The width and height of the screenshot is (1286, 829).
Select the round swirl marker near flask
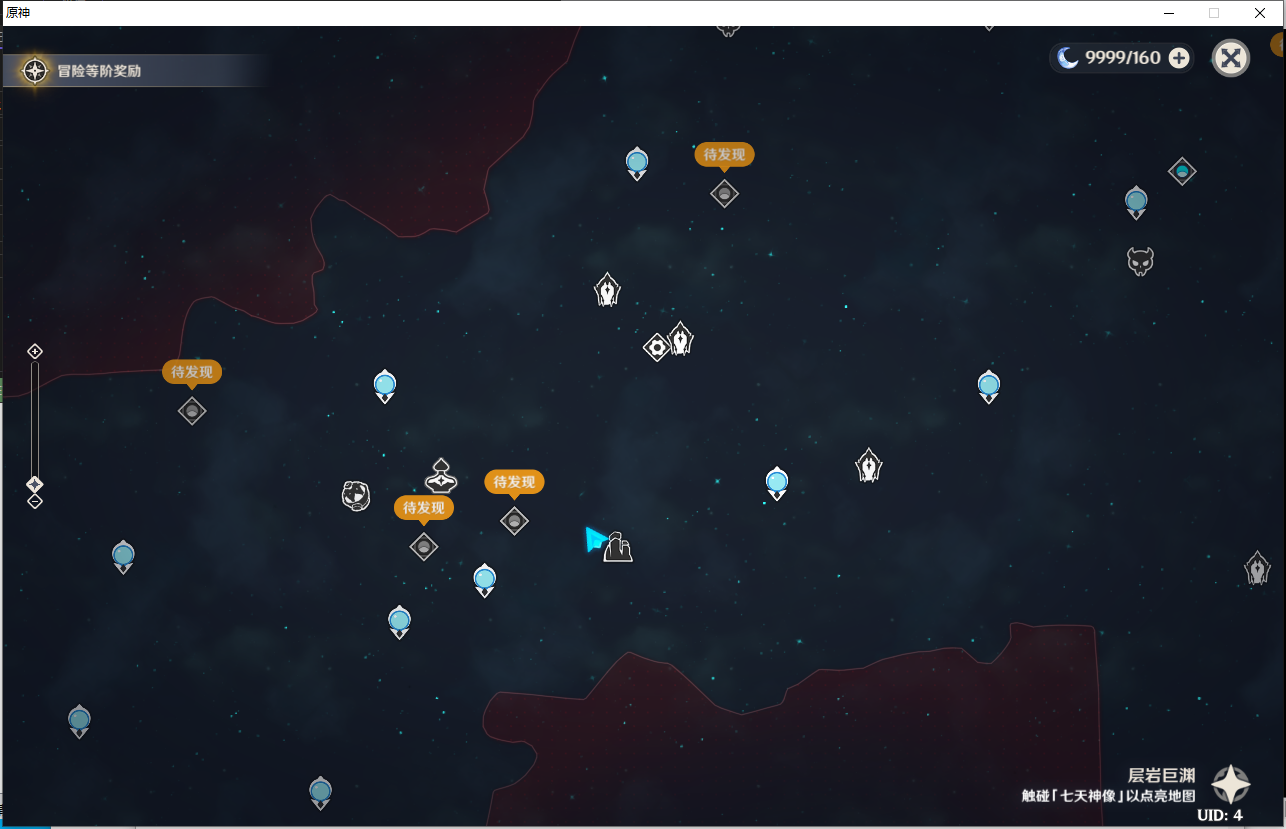(x=356, y=495)
